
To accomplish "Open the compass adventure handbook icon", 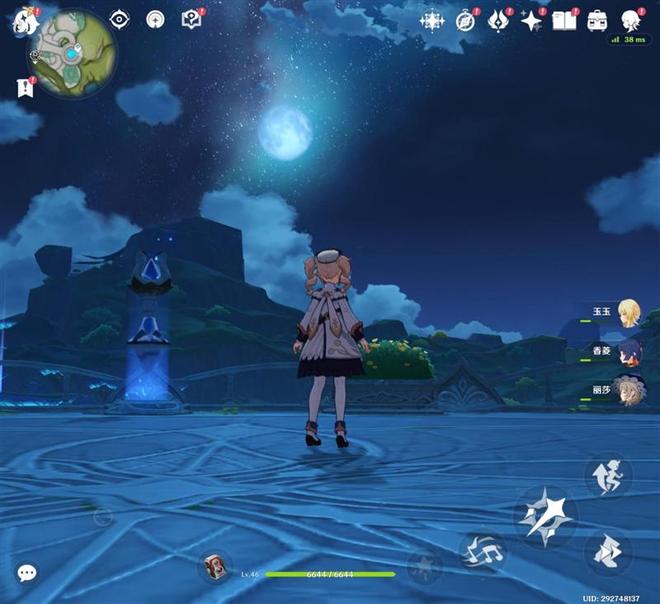I will (466, 21).
